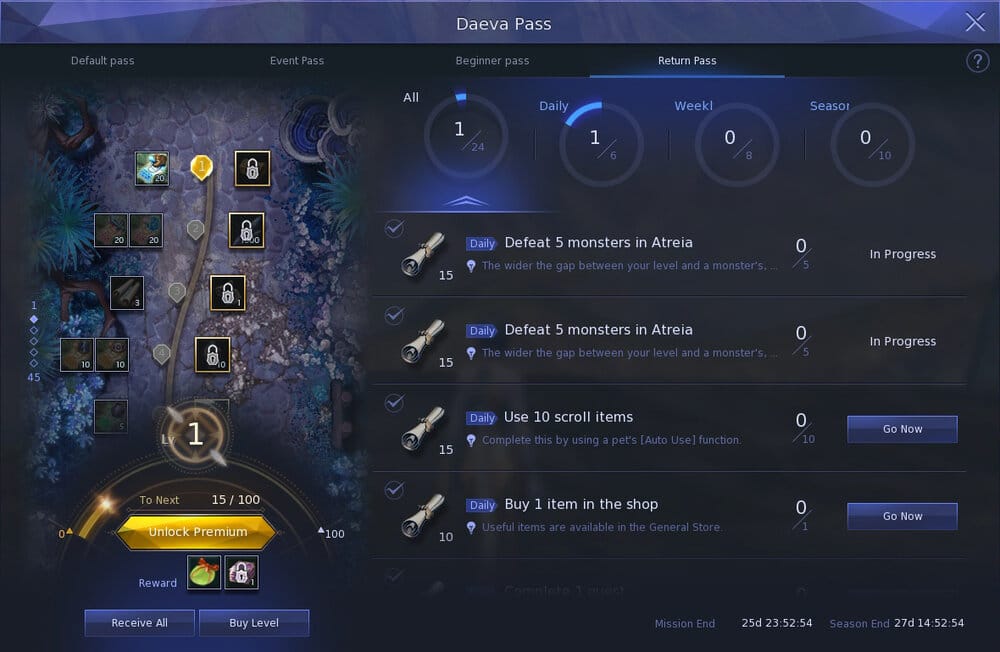Image resolution: width=1000 pixels, height=652 pixels.
Task: Select the Buy 1 item in the shop mission
Action: coord(580,505)
